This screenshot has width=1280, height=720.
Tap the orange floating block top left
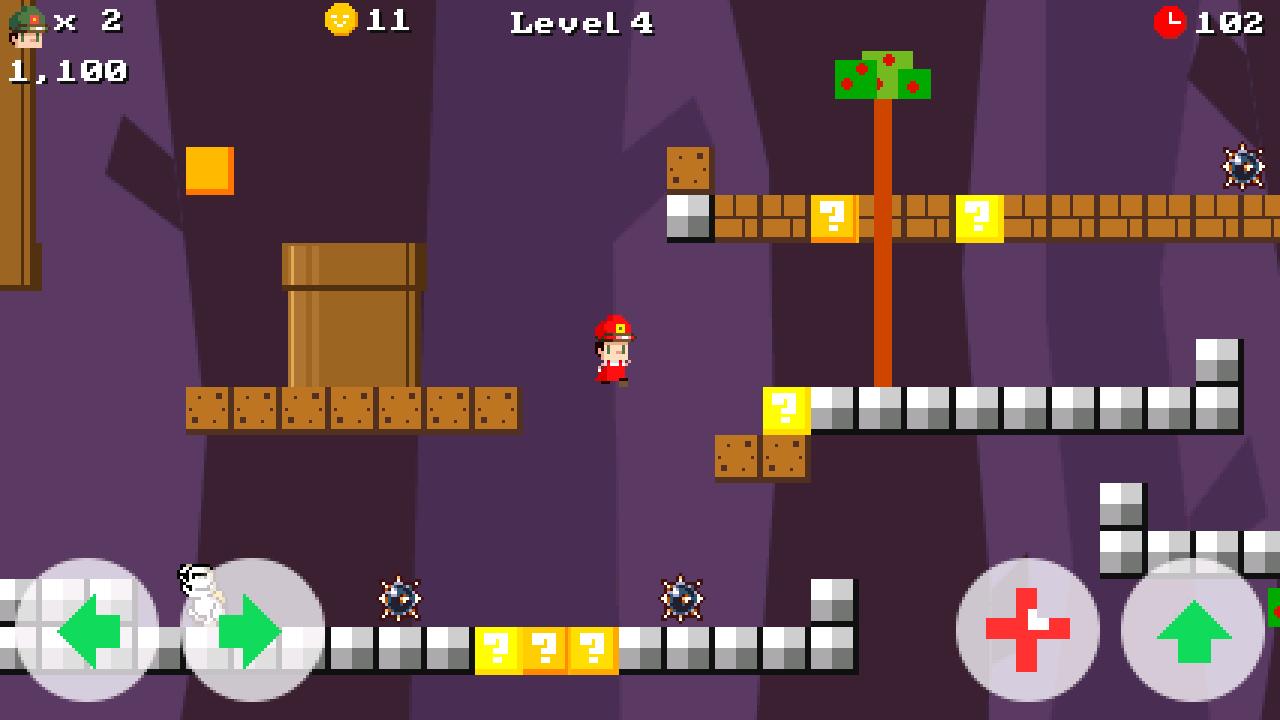pos(207,172)
